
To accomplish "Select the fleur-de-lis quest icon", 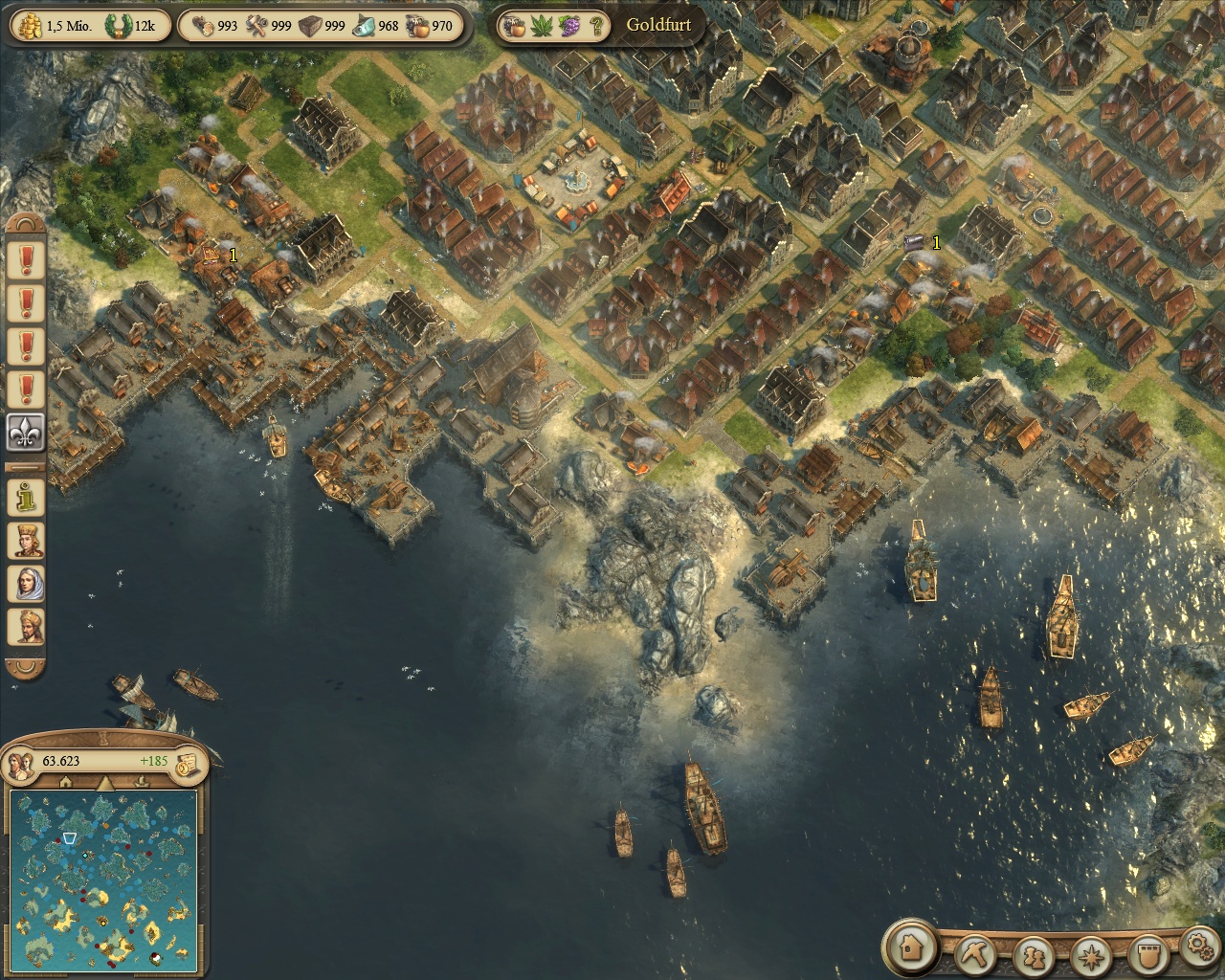I will coord(27,433).
